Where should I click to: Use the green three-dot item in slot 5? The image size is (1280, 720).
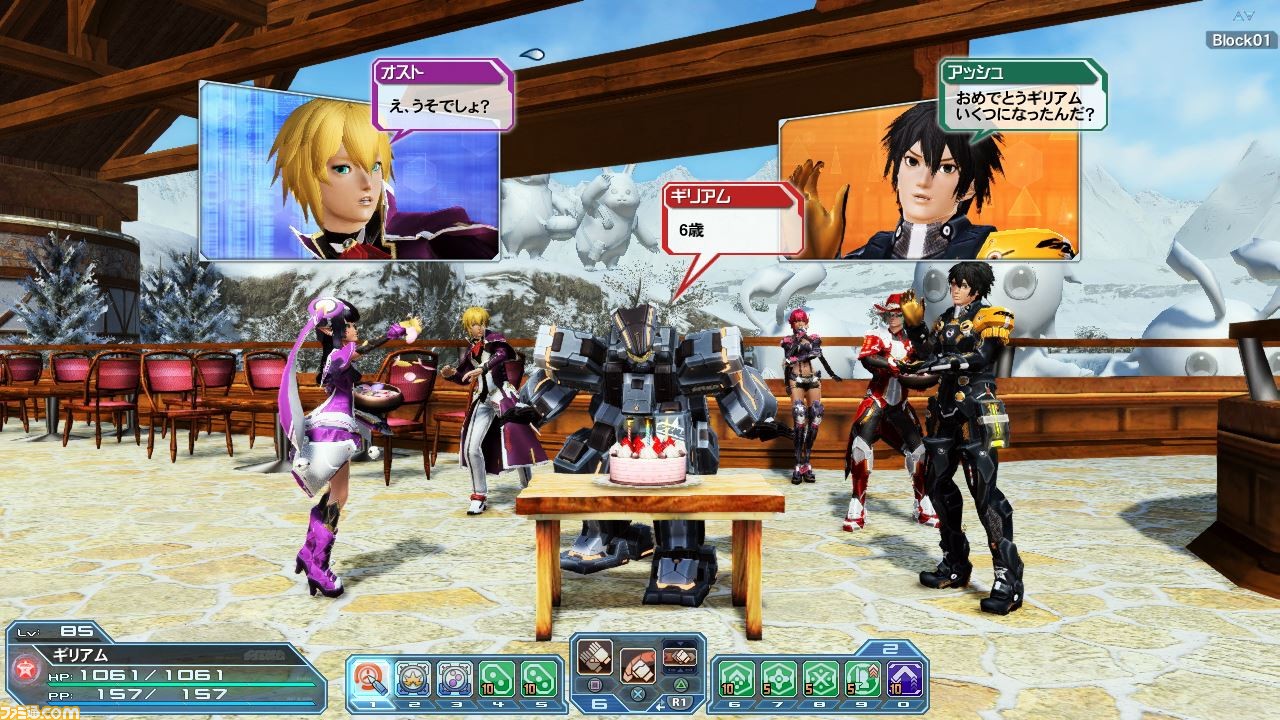click(538, 678)
